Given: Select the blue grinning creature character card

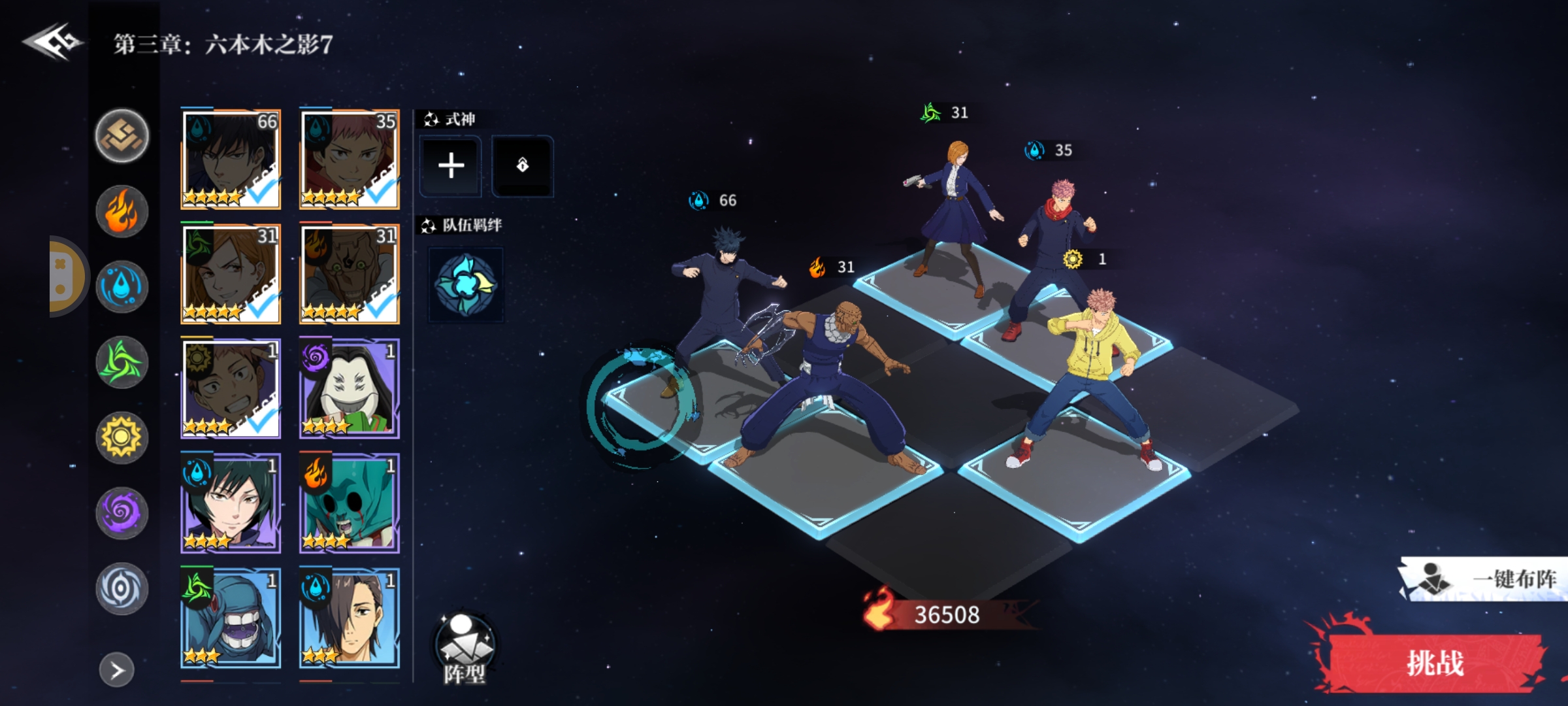Looking at the screenshot, I should (x=231, y=618).
